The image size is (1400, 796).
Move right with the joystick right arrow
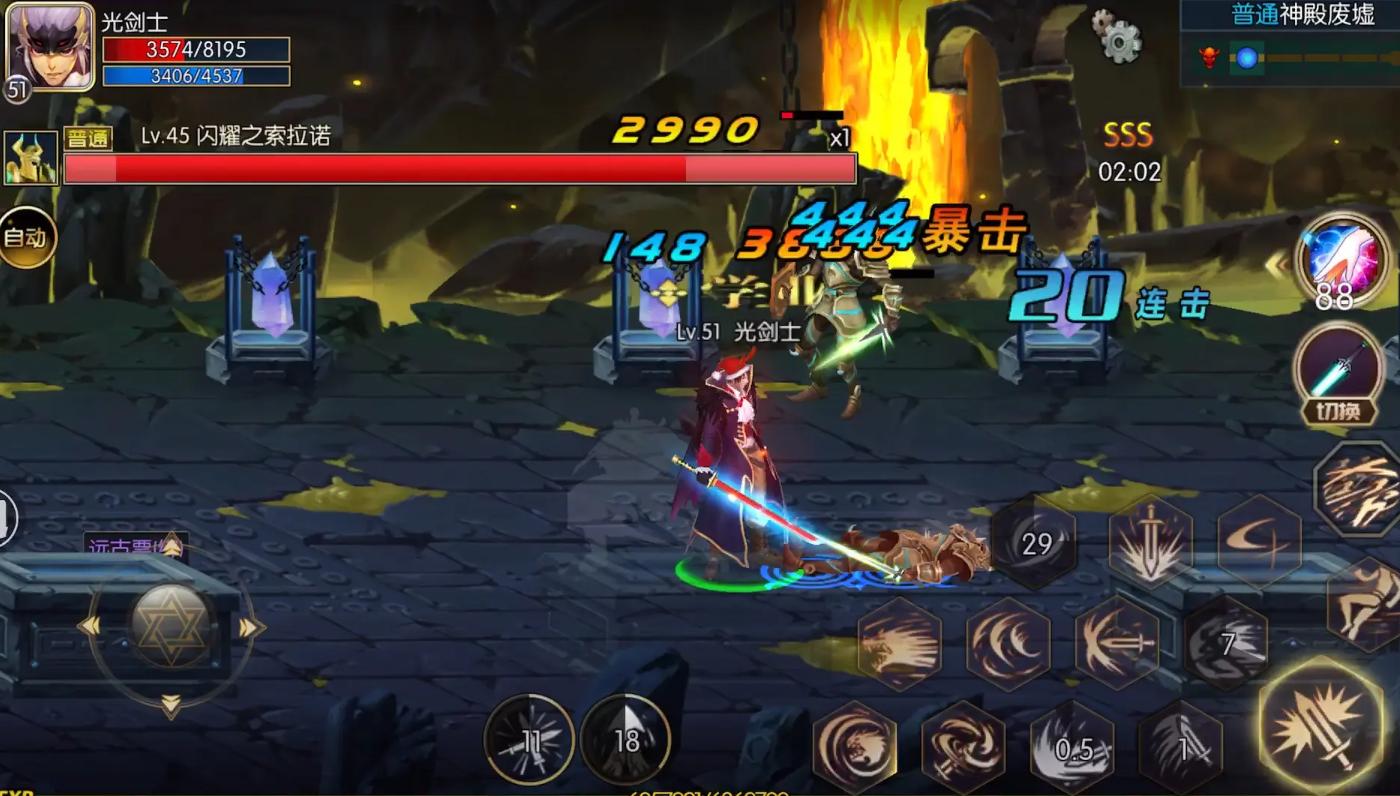point(249,627)
